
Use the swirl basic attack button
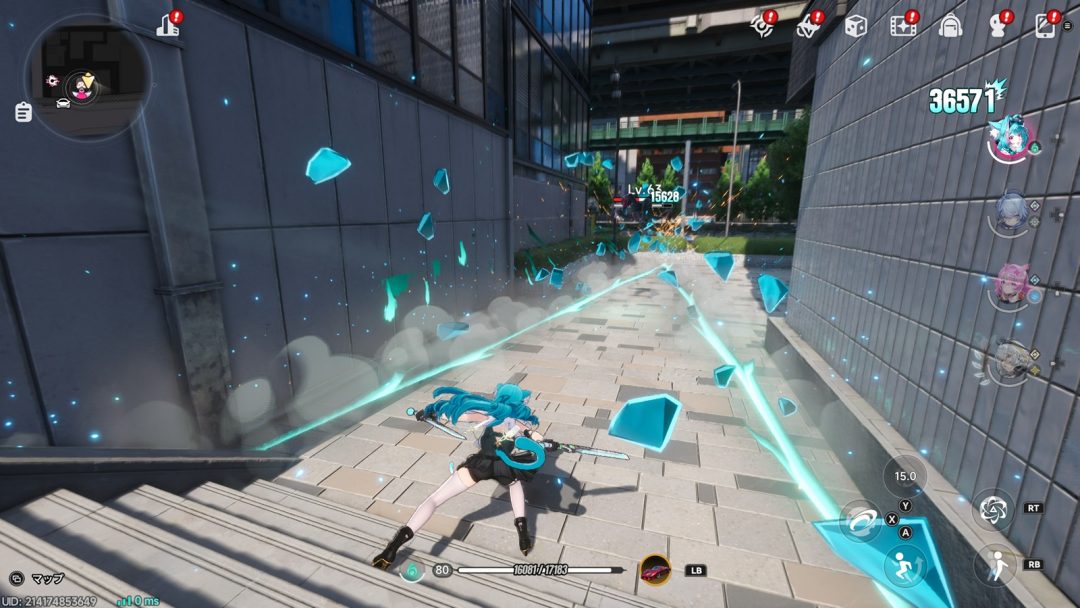click(x=860, y=520)
